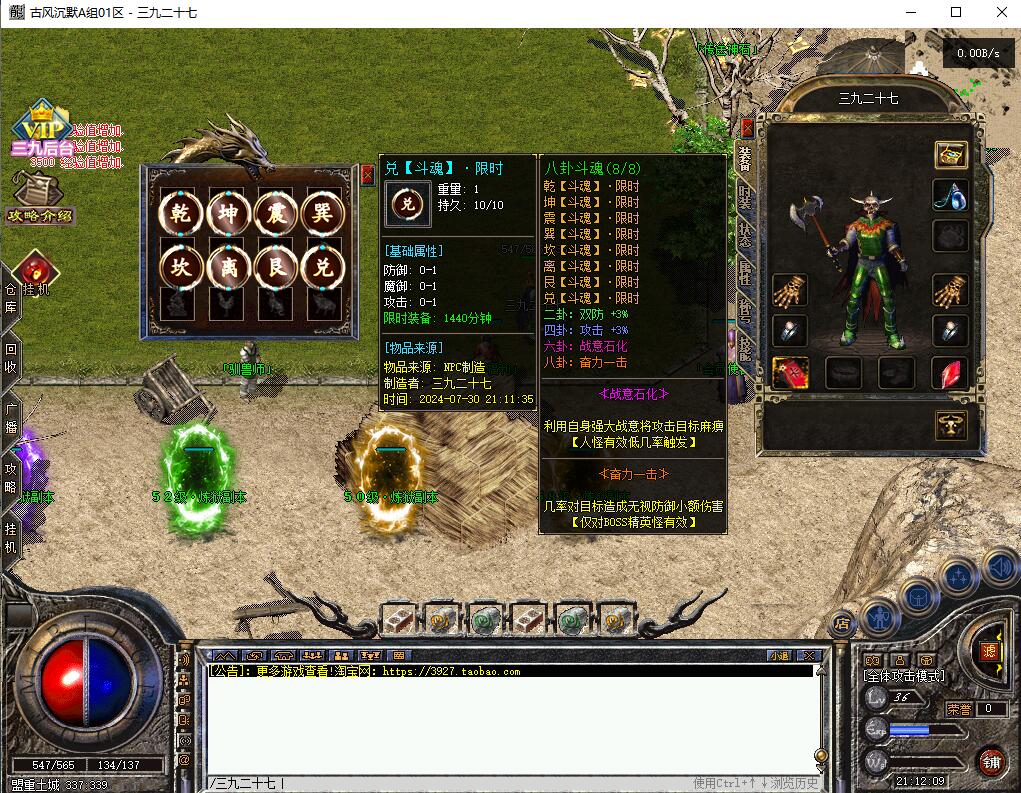Switch to the 时装 costume tab
This screenshot has height=793, width=1021.
pyautogui.click(x=745, y=195)
